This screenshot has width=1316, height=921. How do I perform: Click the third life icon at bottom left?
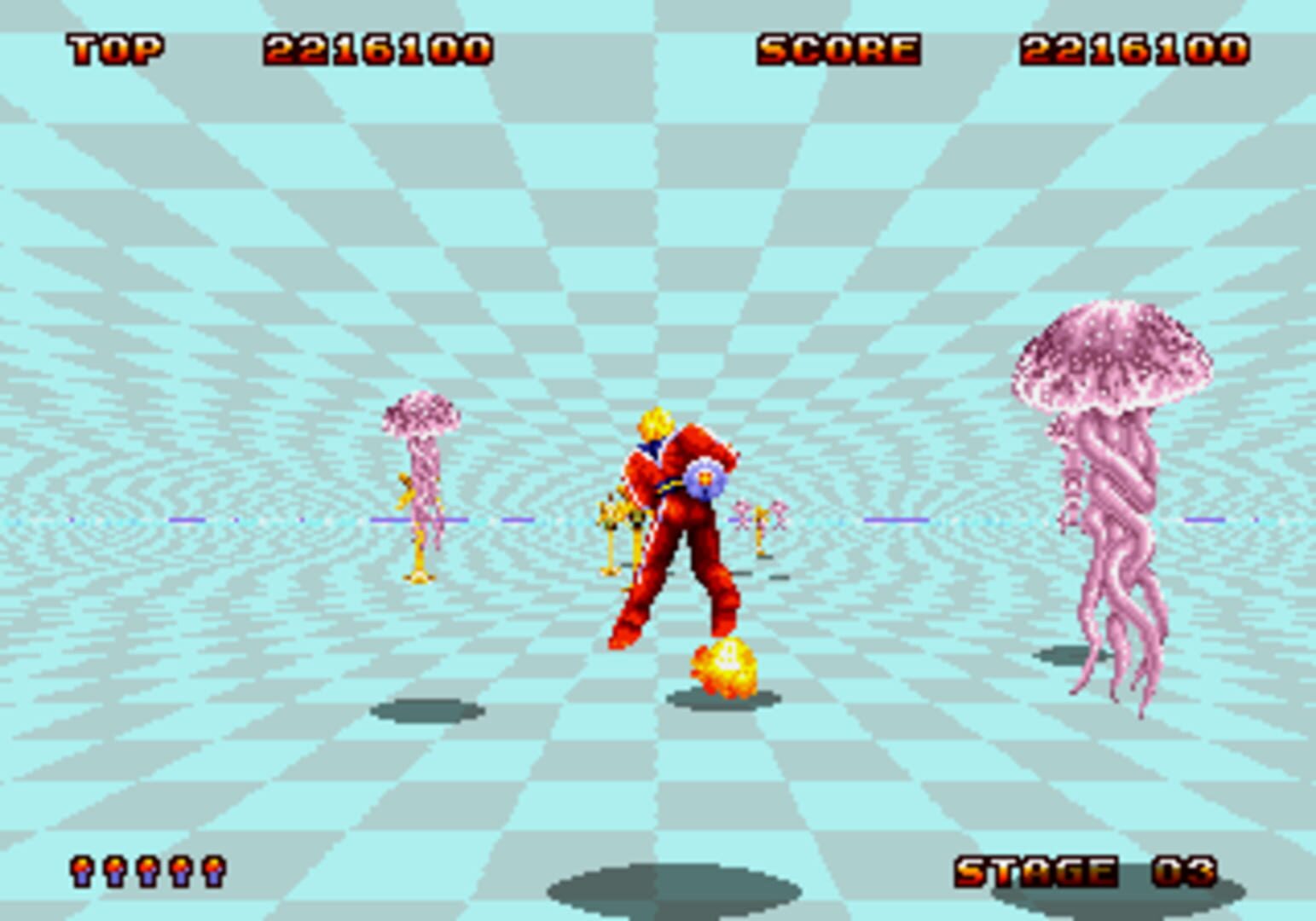pyautogui.click(x=147, y=871)
